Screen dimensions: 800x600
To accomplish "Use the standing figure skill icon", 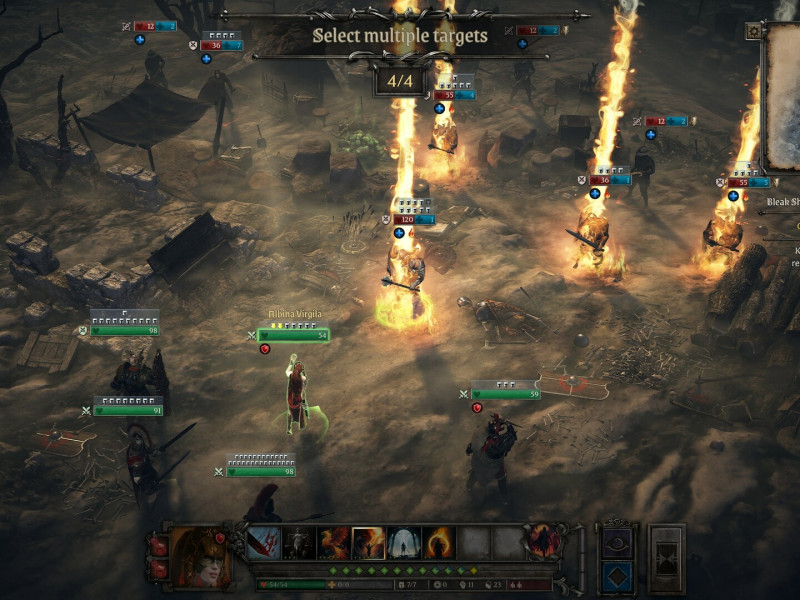I will pyautogui.click(x=299, y=543).
